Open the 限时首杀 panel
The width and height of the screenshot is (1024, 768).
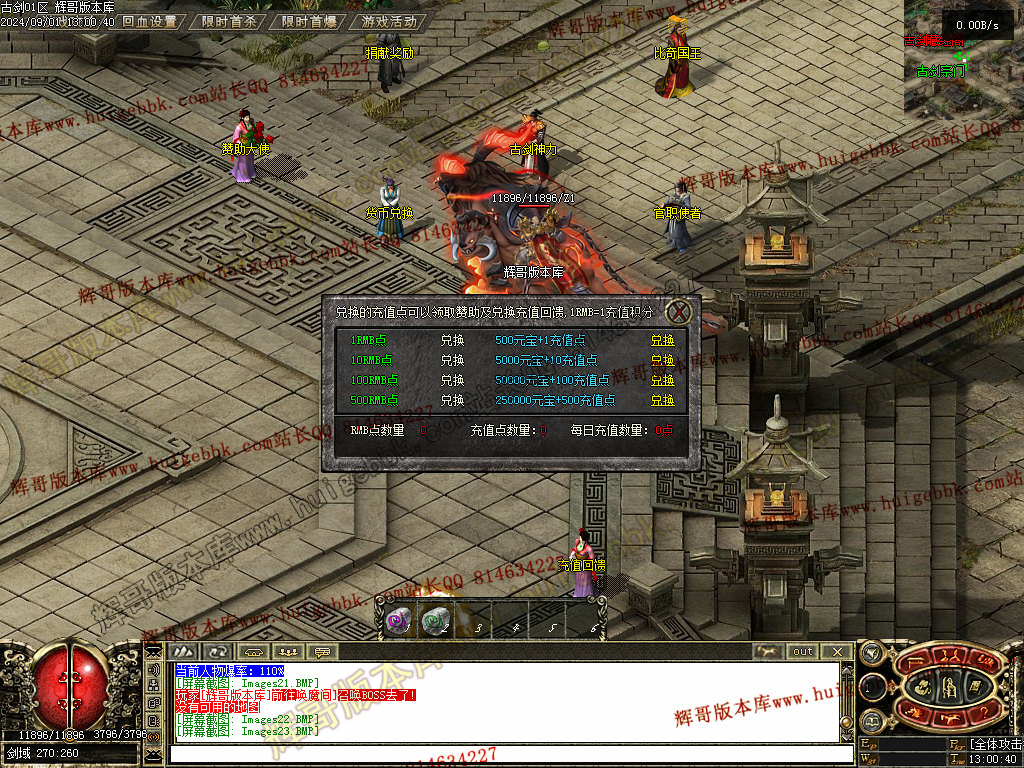[x=228, y=21]
